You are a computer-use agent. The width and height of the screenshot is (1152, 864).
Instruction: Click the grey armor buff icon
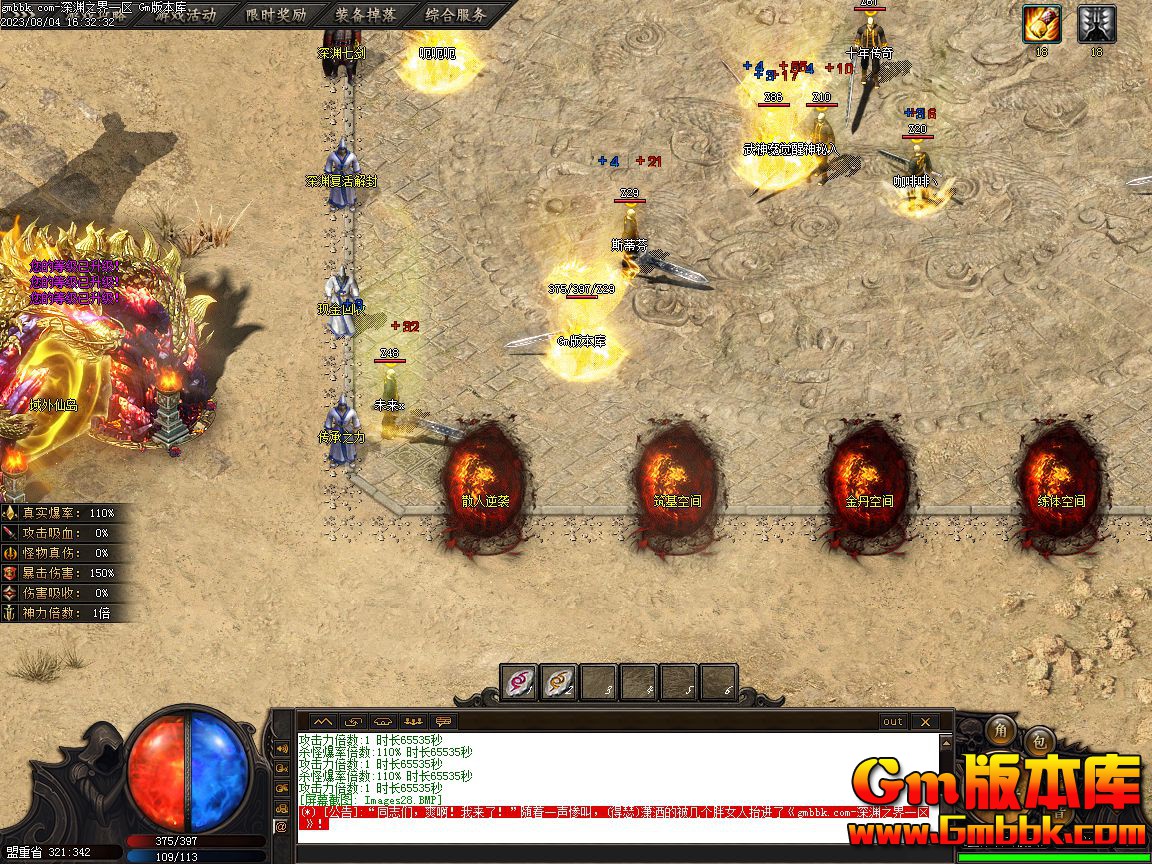[1096, 24]
